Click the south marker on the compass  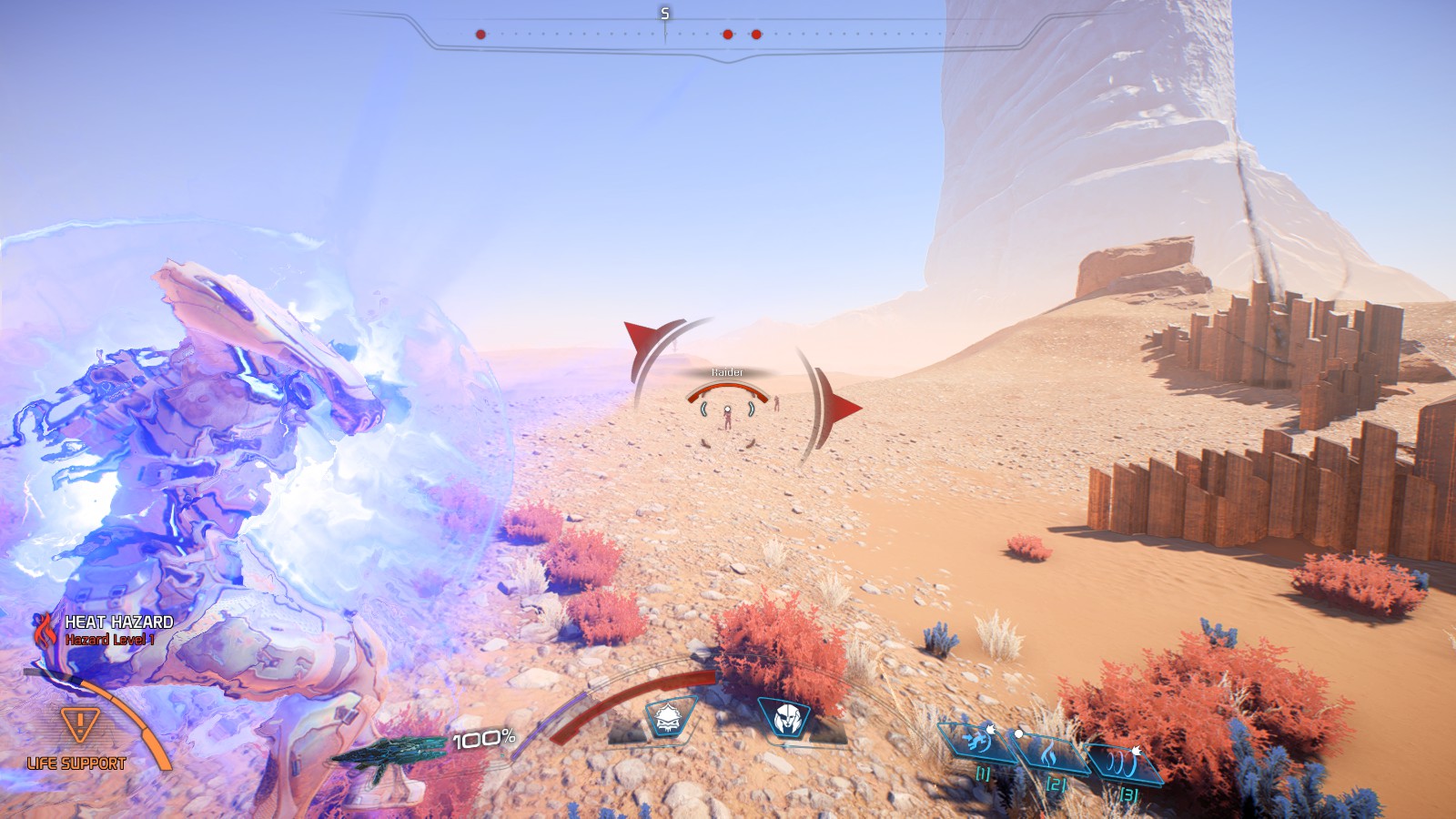[664, 14]
